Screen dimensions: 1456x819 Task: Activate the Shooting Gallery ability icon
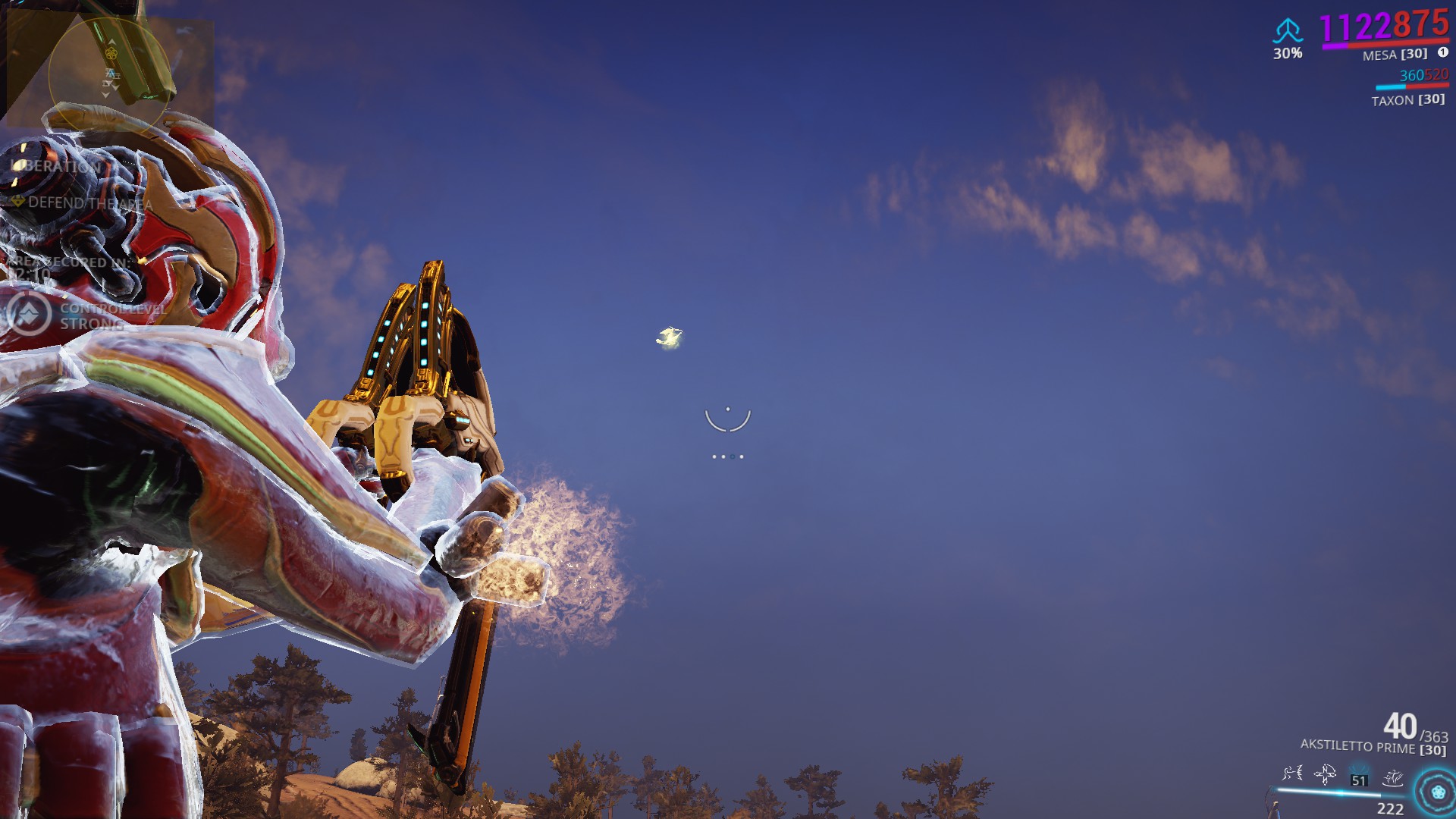point(1324,775)
